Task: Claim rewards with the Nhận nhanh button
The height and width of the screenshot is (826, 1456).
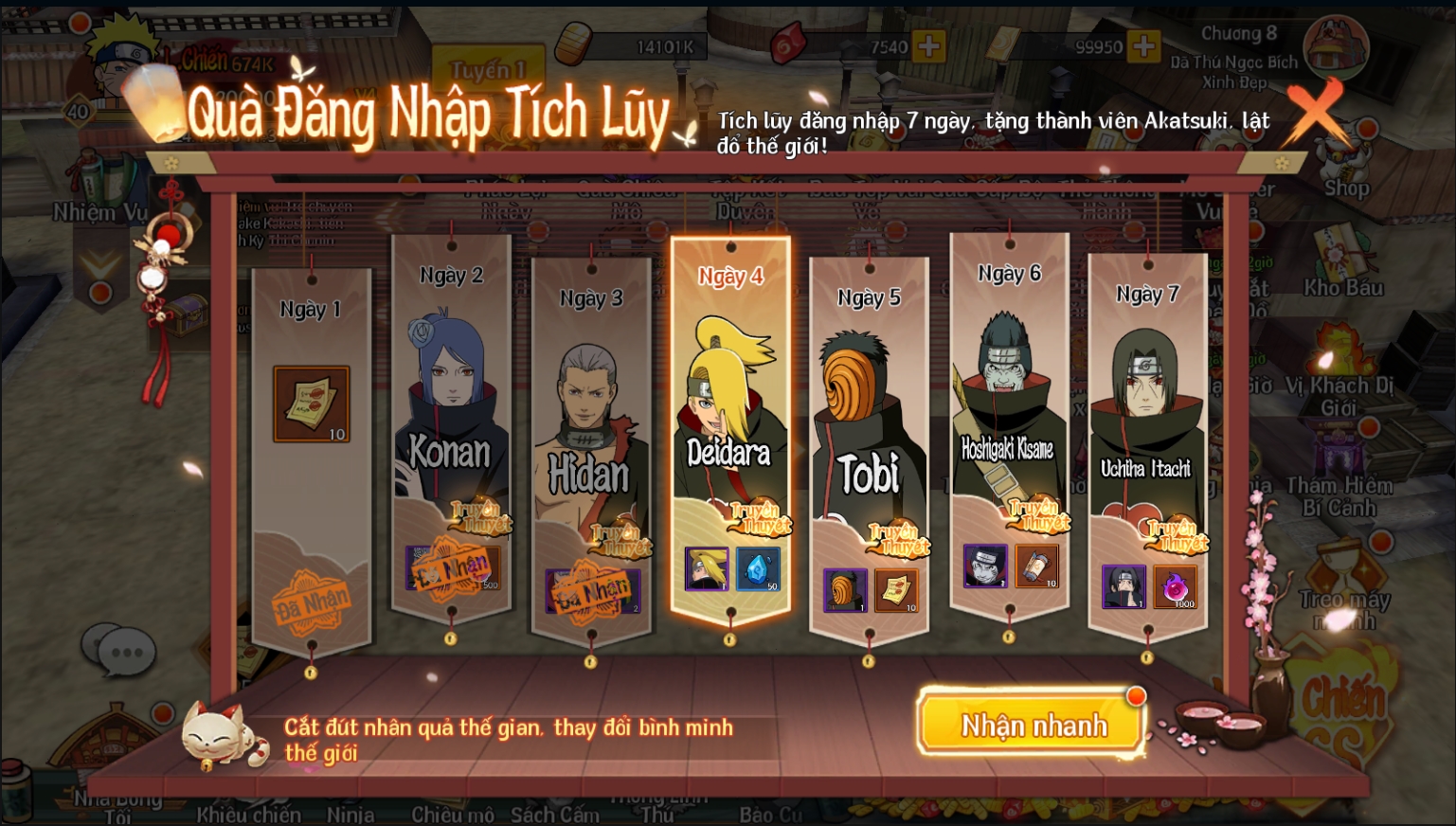Action: point(1034,726)
